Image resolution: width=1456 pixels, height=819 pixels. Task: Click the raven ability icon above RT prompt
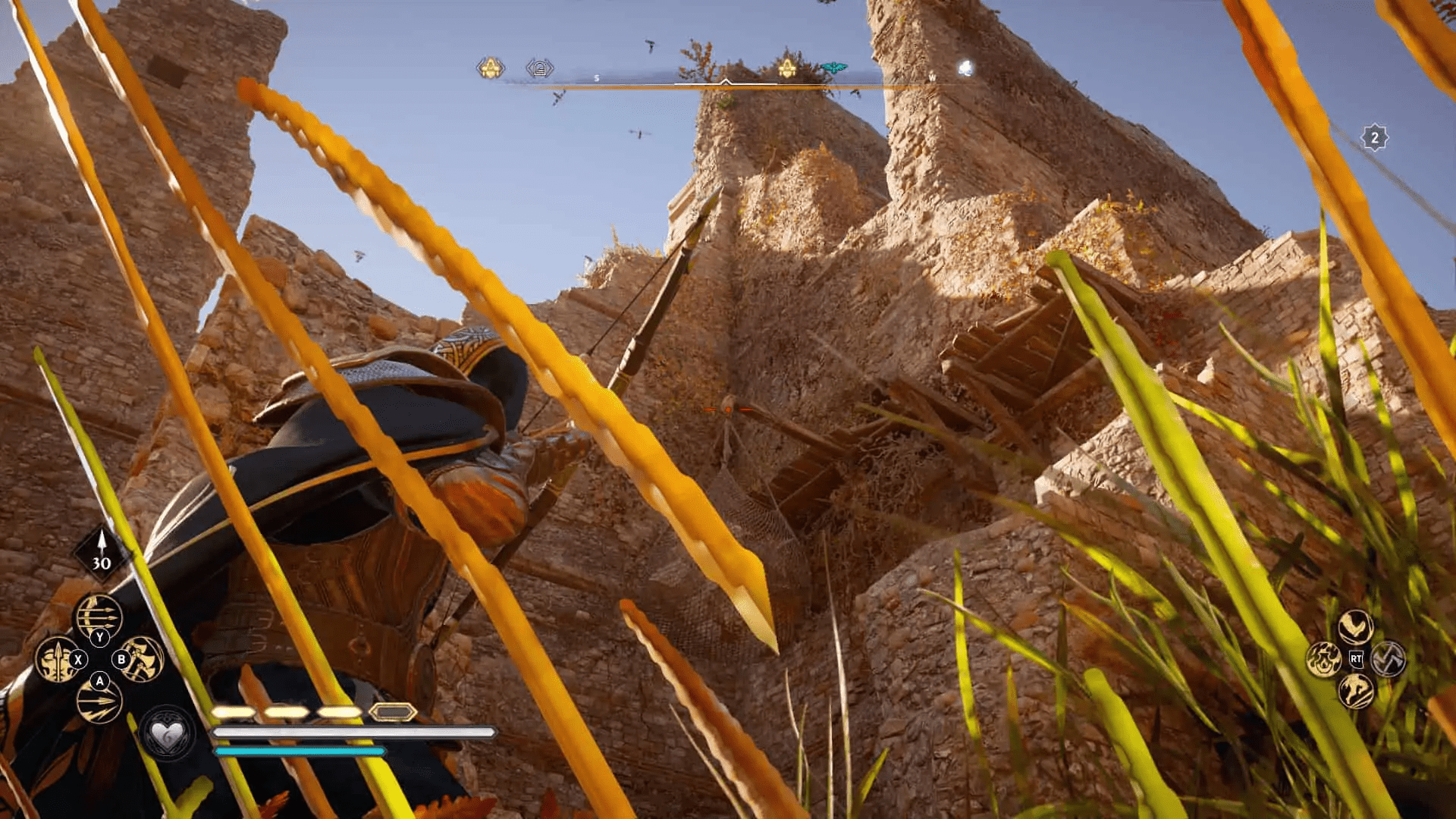coord(1355,626)
